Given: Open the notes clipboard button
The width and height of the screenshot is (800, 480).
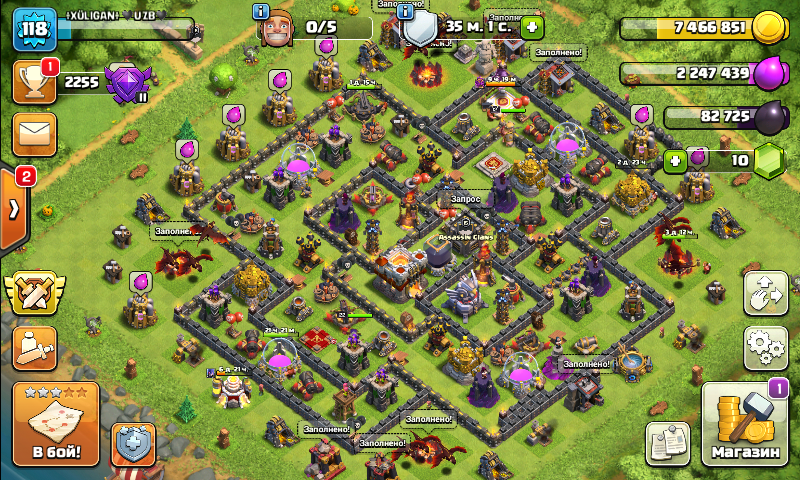Looking at the screenshot, I should 668,443.
